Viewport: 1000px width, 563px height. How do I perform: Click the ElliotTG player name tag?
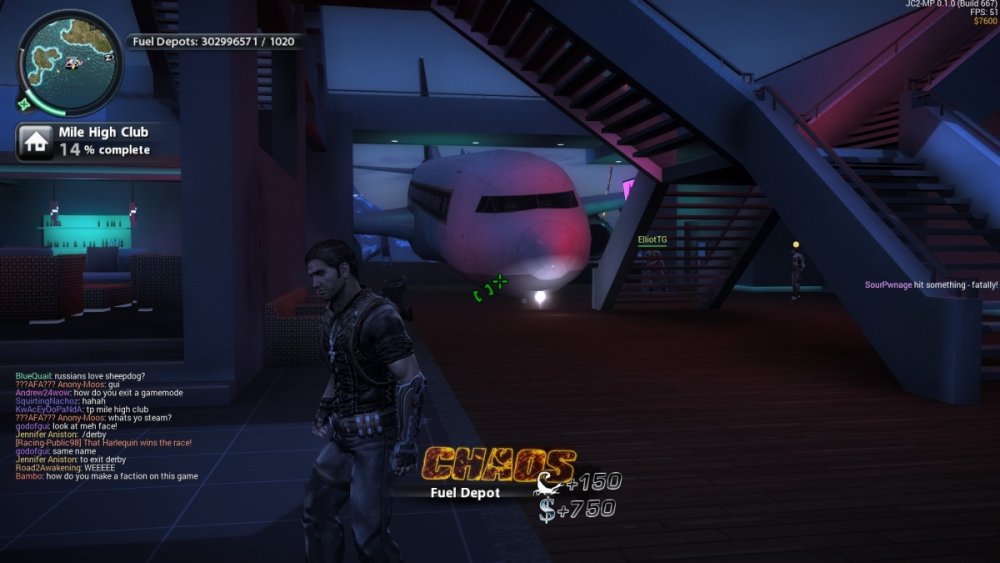point(652,240)
